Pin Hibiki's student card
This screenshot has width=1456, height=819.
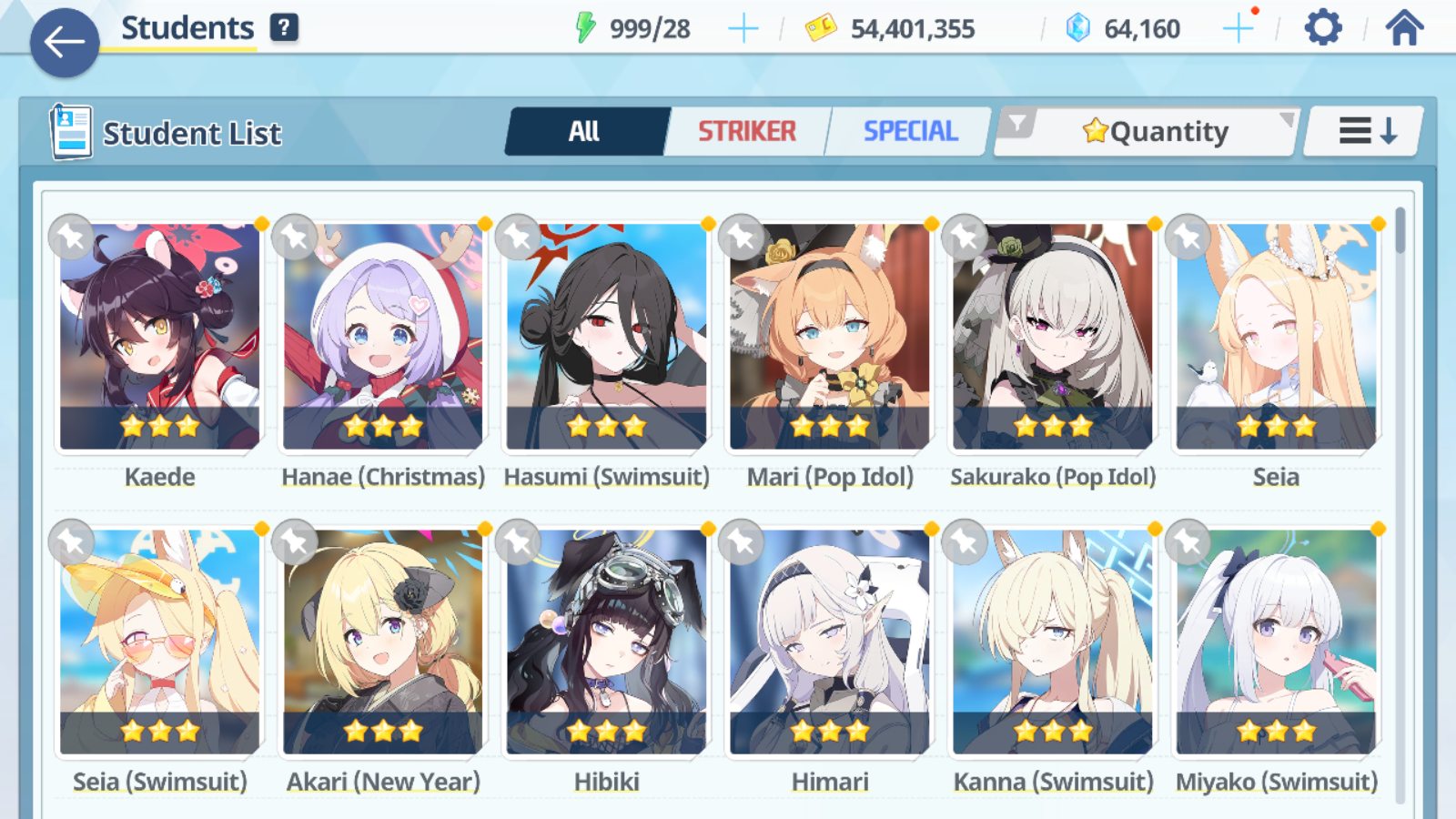coord(517,541)
